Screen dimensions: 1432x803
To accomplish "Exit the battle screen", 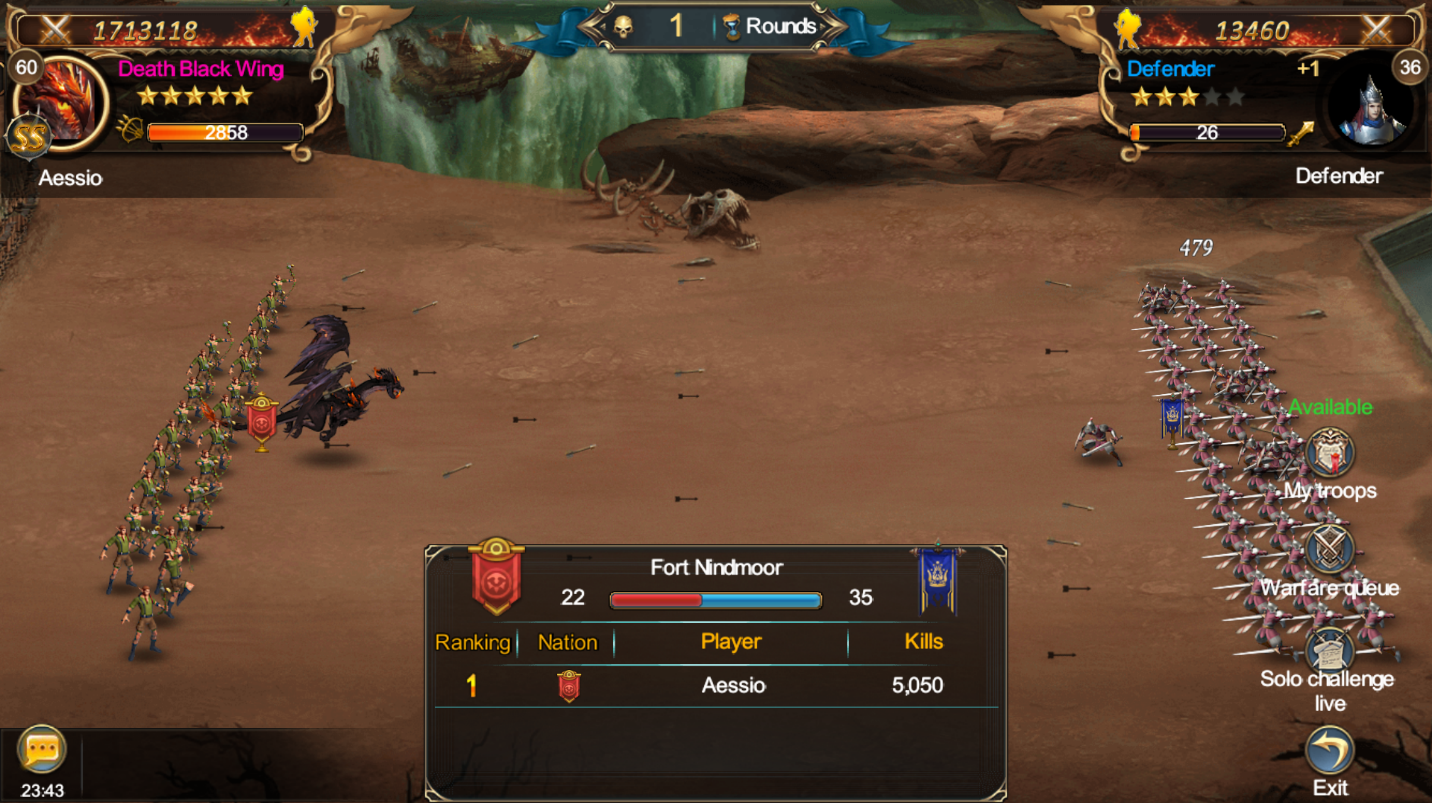I will tap(1330, 751).
